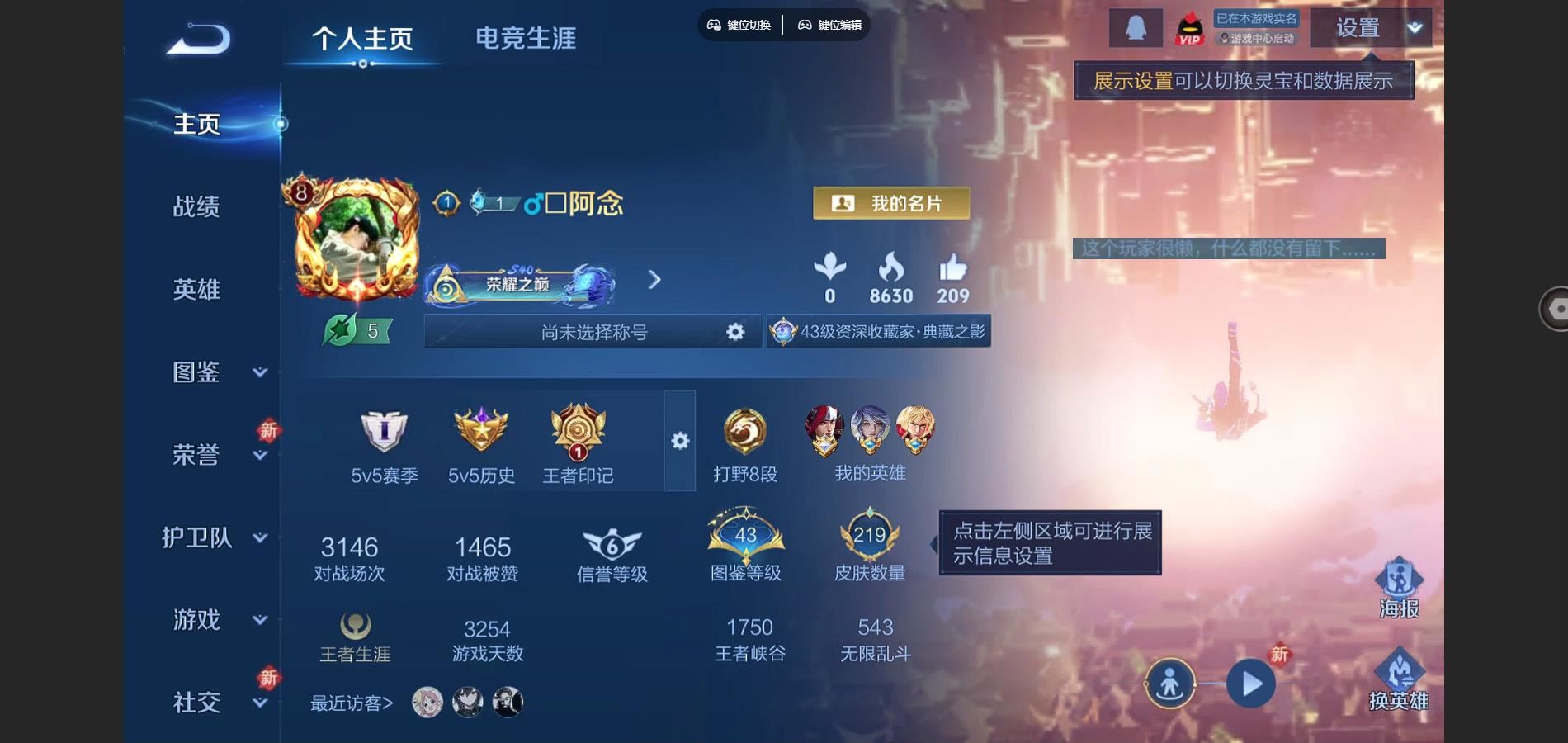Click the VIP flame icon

click(x=1192, y=27)
